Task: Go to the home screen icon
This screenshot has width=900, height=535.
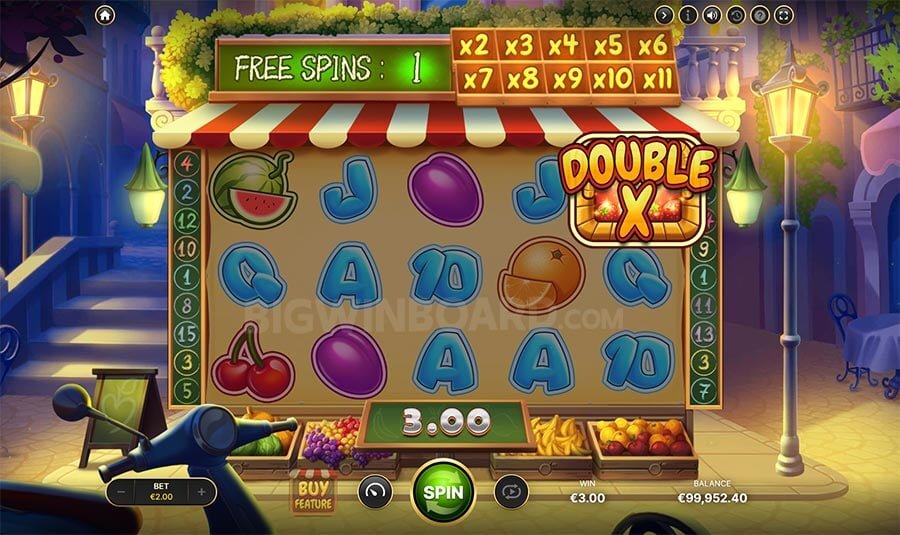Action: point(105,15)
